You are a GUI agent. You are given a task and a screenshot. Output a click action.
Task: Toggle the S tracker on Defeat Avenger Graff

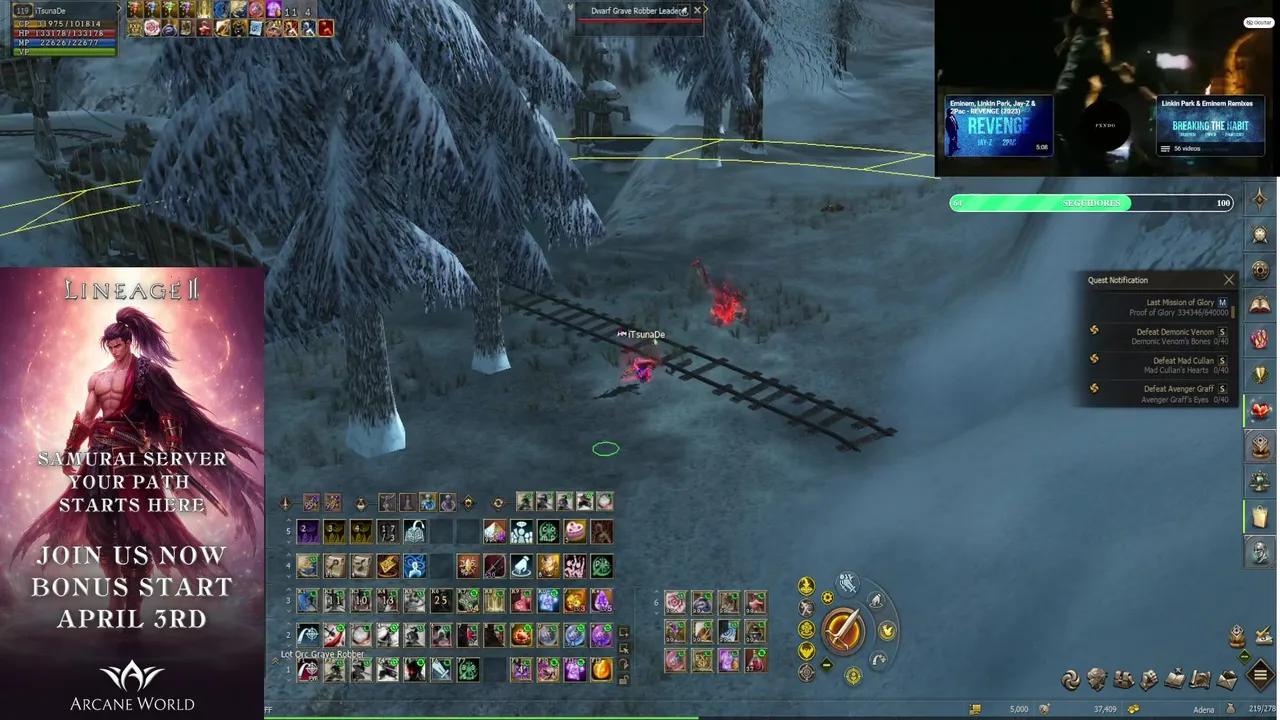coord(1222,389)
